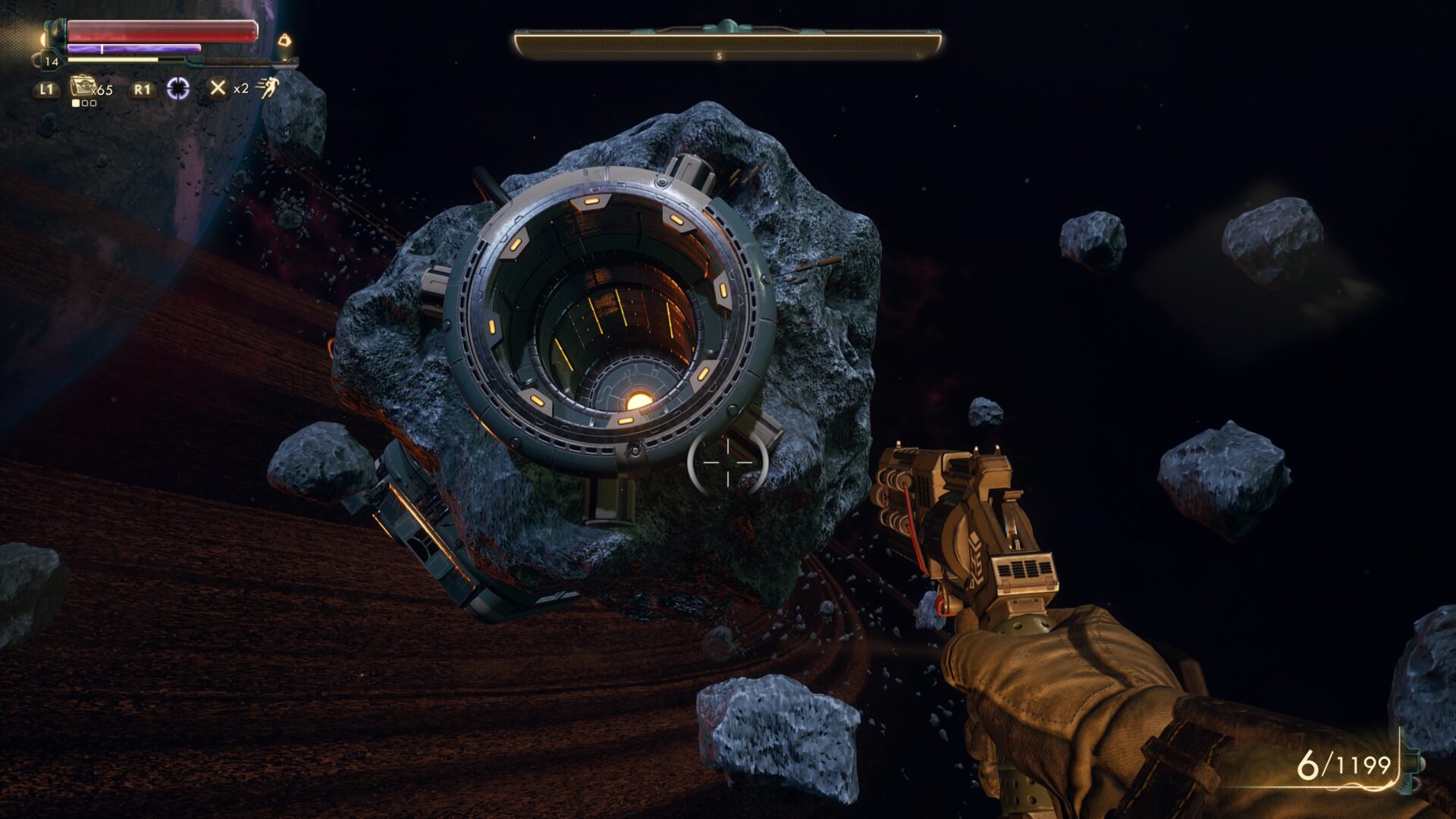Click the encumbrance weight icon
The width and height of the screenshot is (1456, 819).
[x=284, y=39]
